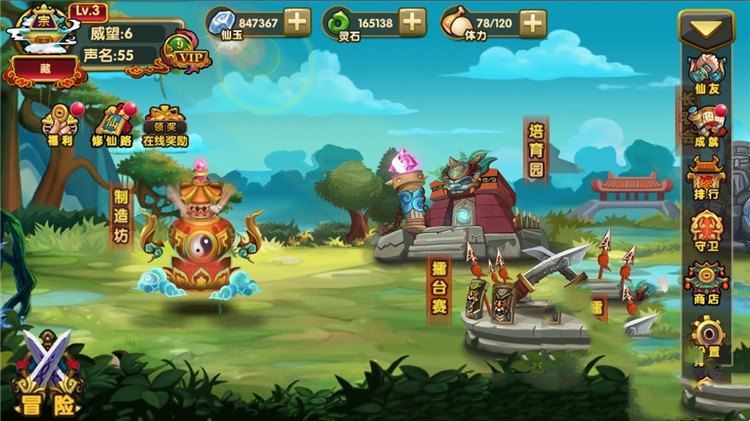Open the 宗 sect emblem avatar
This screenshot has height=421, width=750.
[x=41, y=27]
